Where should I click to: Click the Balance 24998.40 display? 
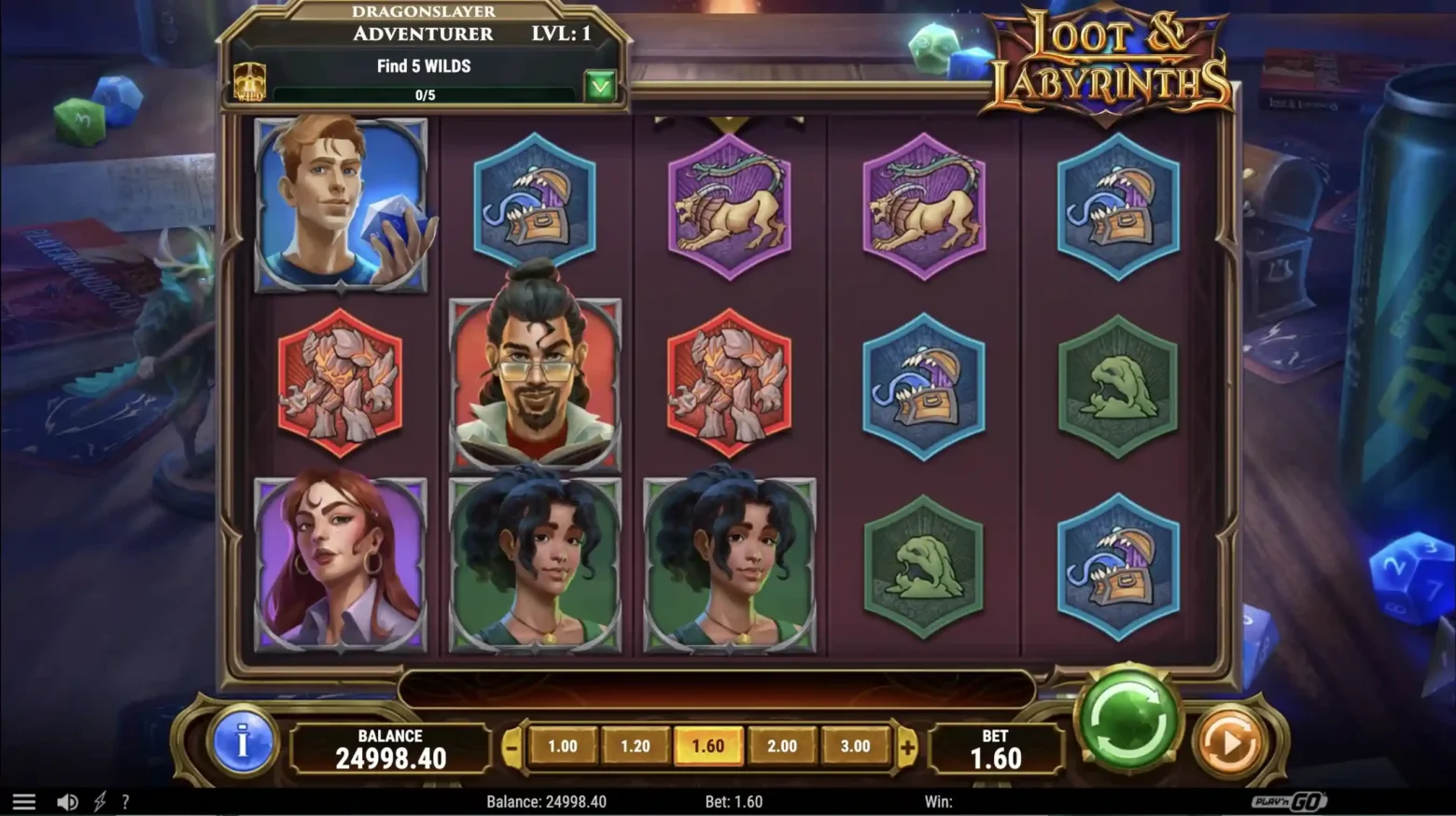click(389, 747)
